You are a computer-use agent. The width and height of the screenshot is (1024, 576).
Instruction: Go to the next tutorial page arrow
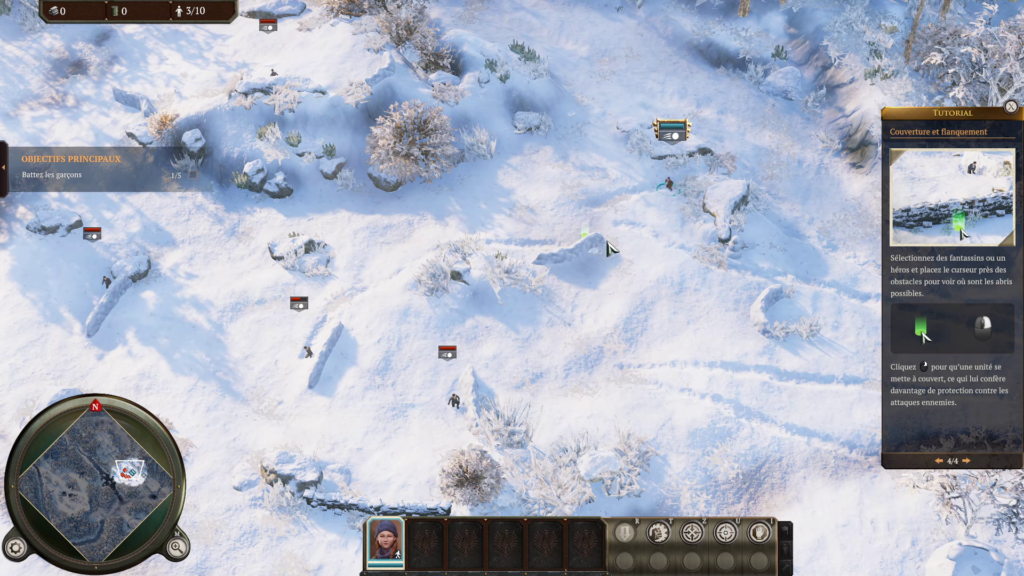(x=966, y=461)
